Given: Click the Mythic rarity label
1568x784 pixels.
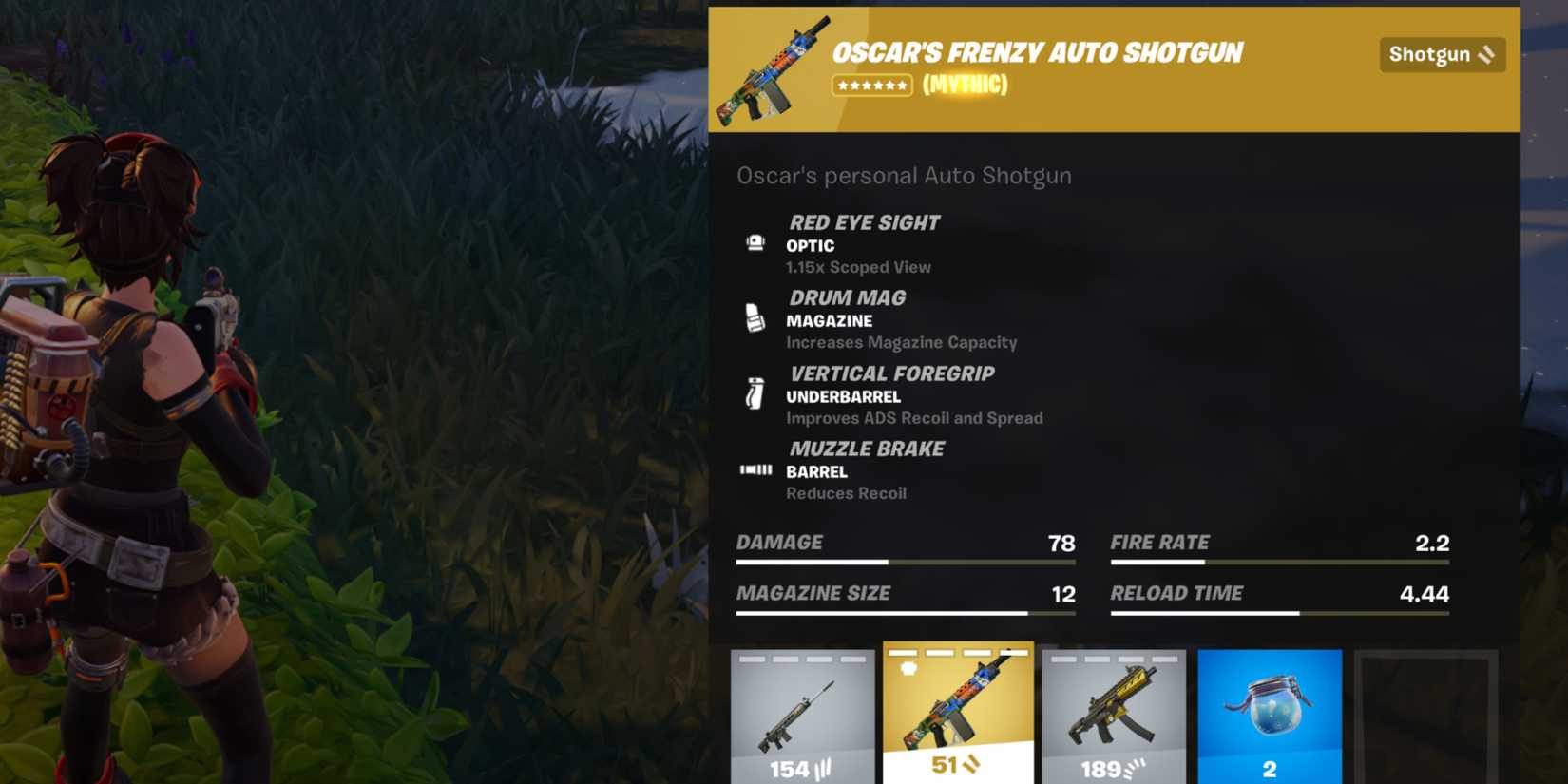Looking at the screenshot, I should (x=963, y=86).
